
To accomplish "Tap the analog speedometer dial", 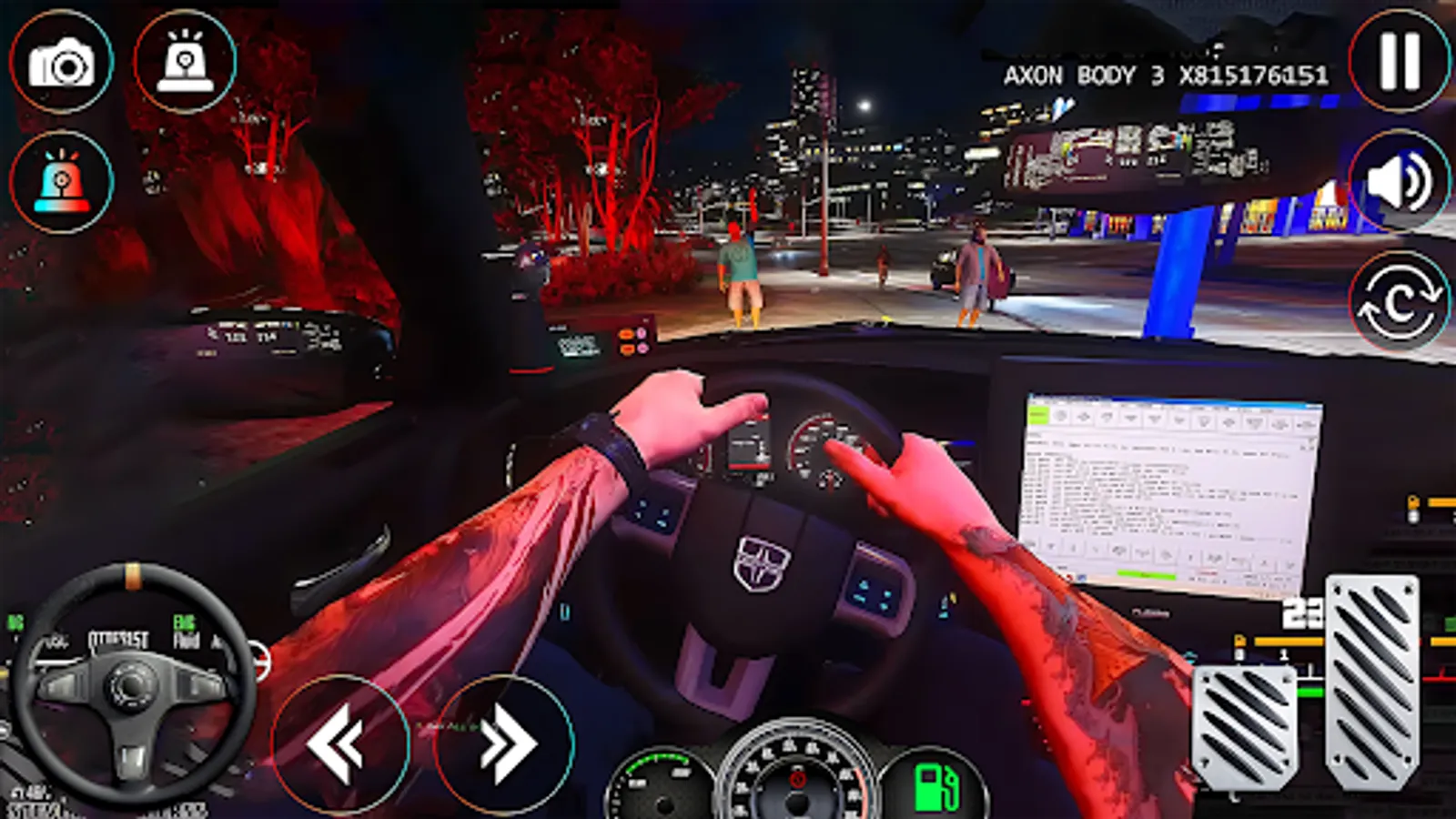I will tap(799, 783).
